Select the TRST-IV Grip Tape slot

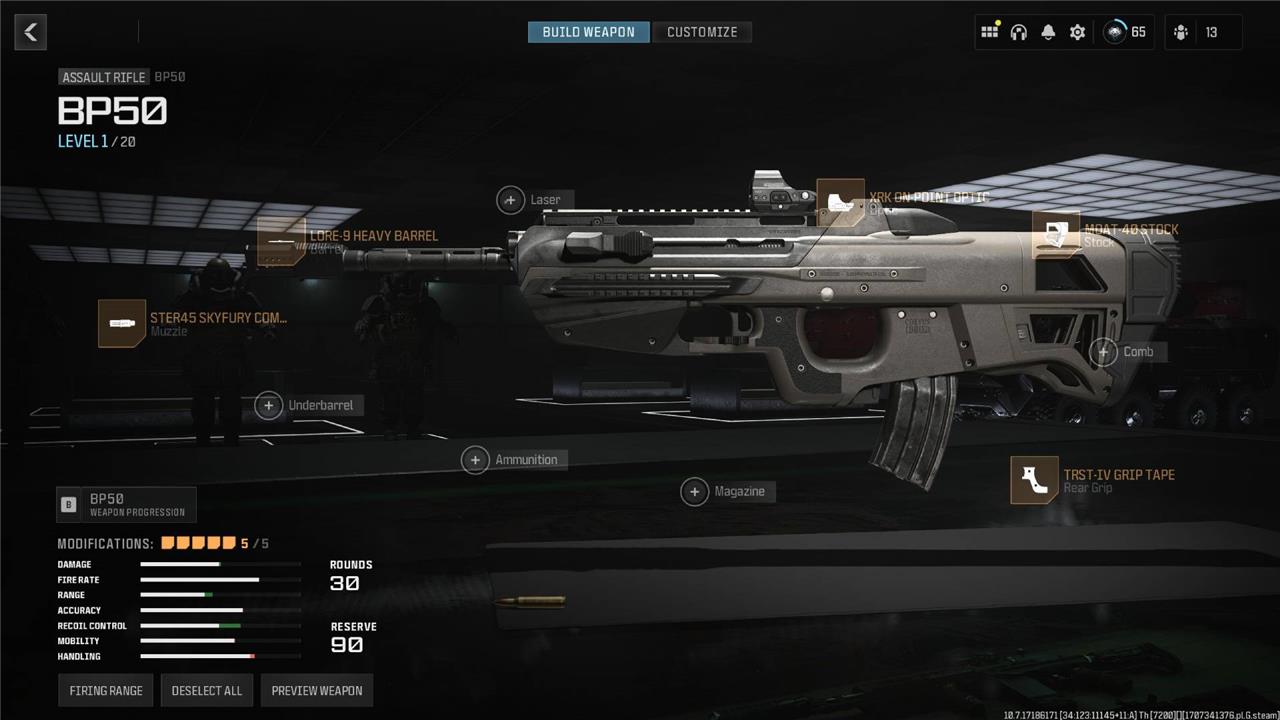click(1034, 480)
